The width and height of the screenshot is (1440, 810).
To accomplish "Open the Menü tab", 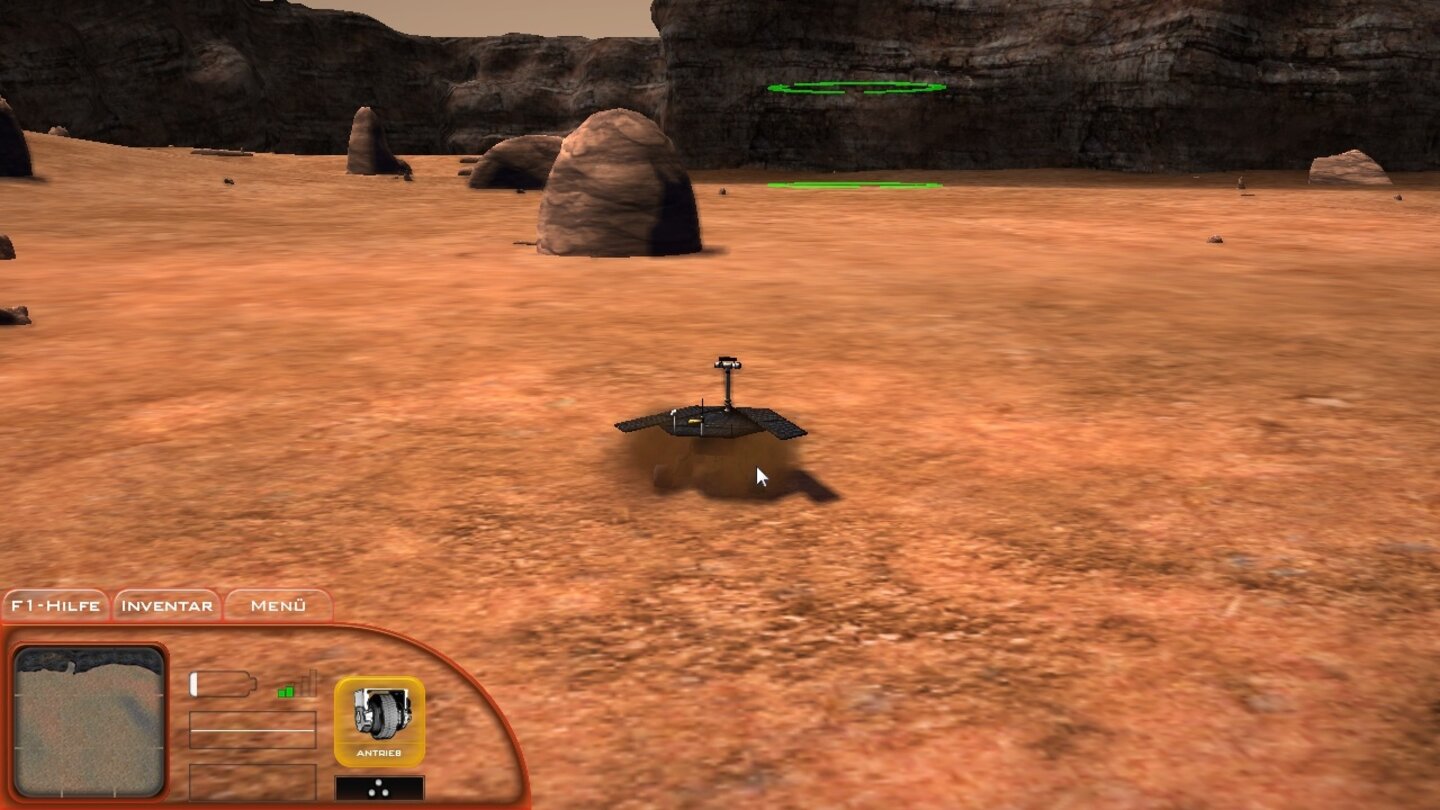I will [x=277, y=605].
